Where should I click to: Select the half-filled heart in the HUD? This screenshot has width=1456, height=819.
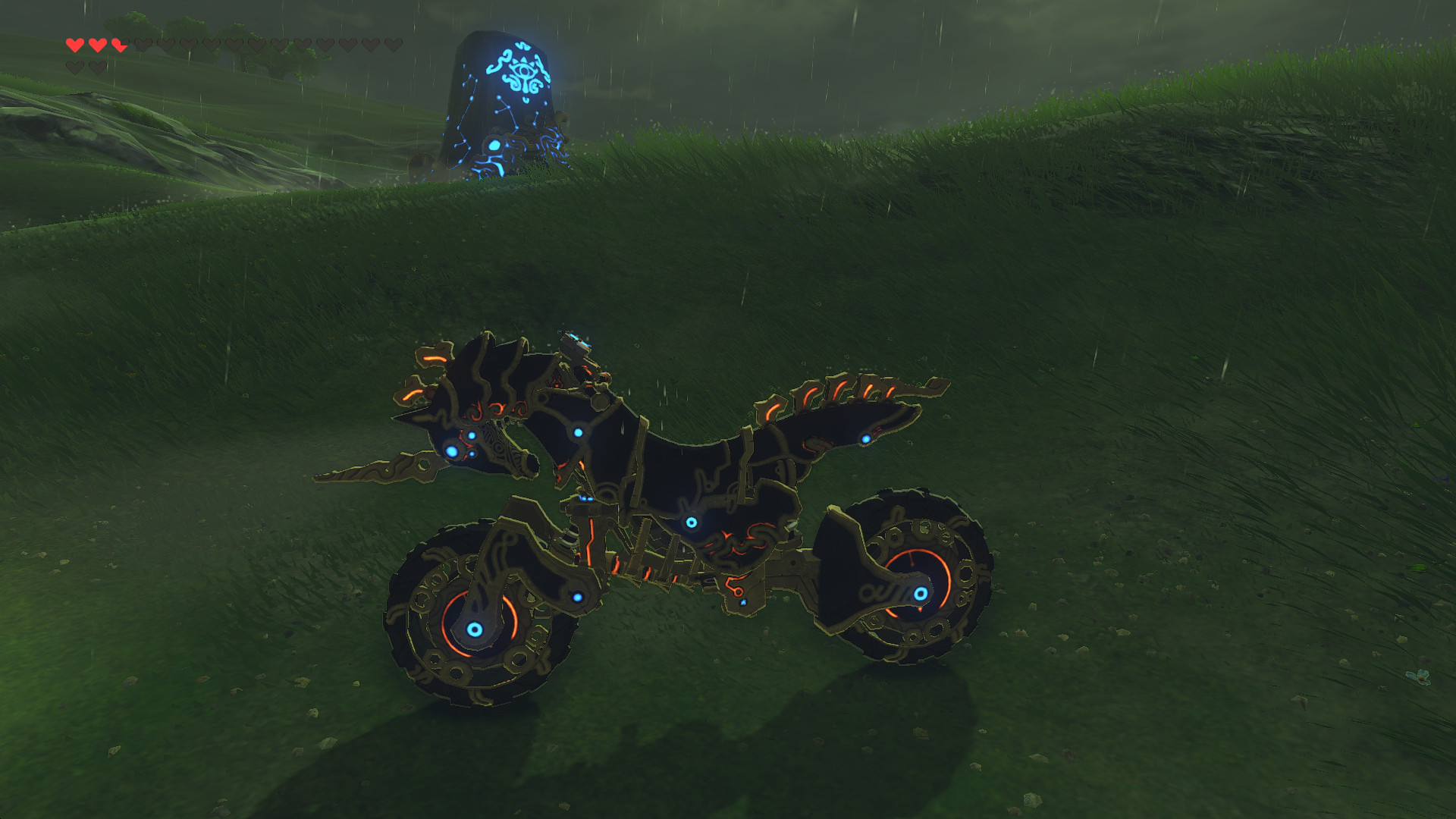tap(118, 45)
